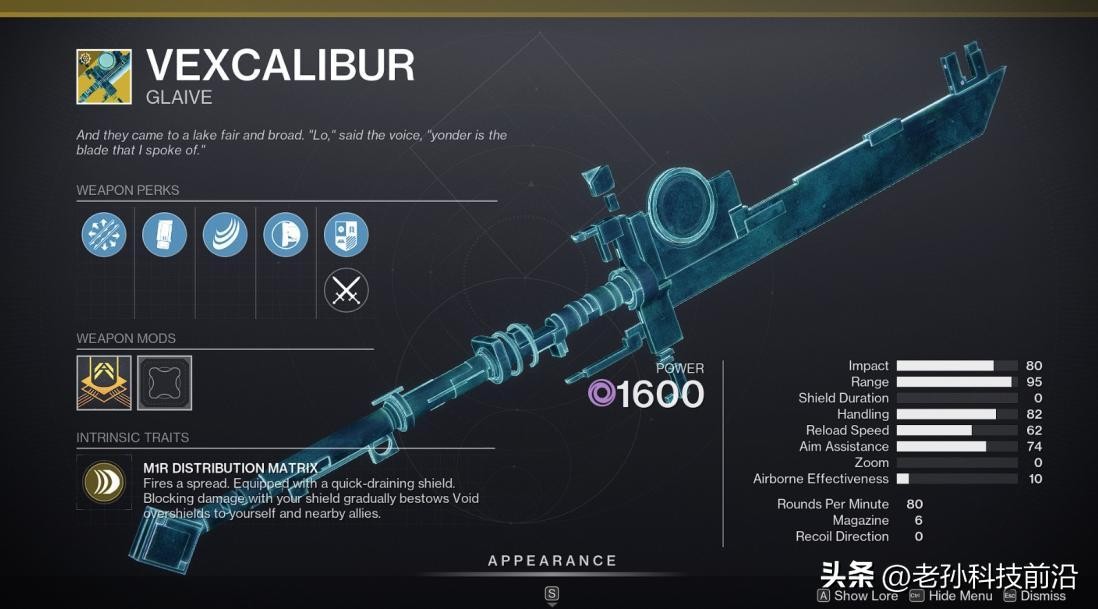
Task: Click the crossed swords perk icon
Action: 346,291
